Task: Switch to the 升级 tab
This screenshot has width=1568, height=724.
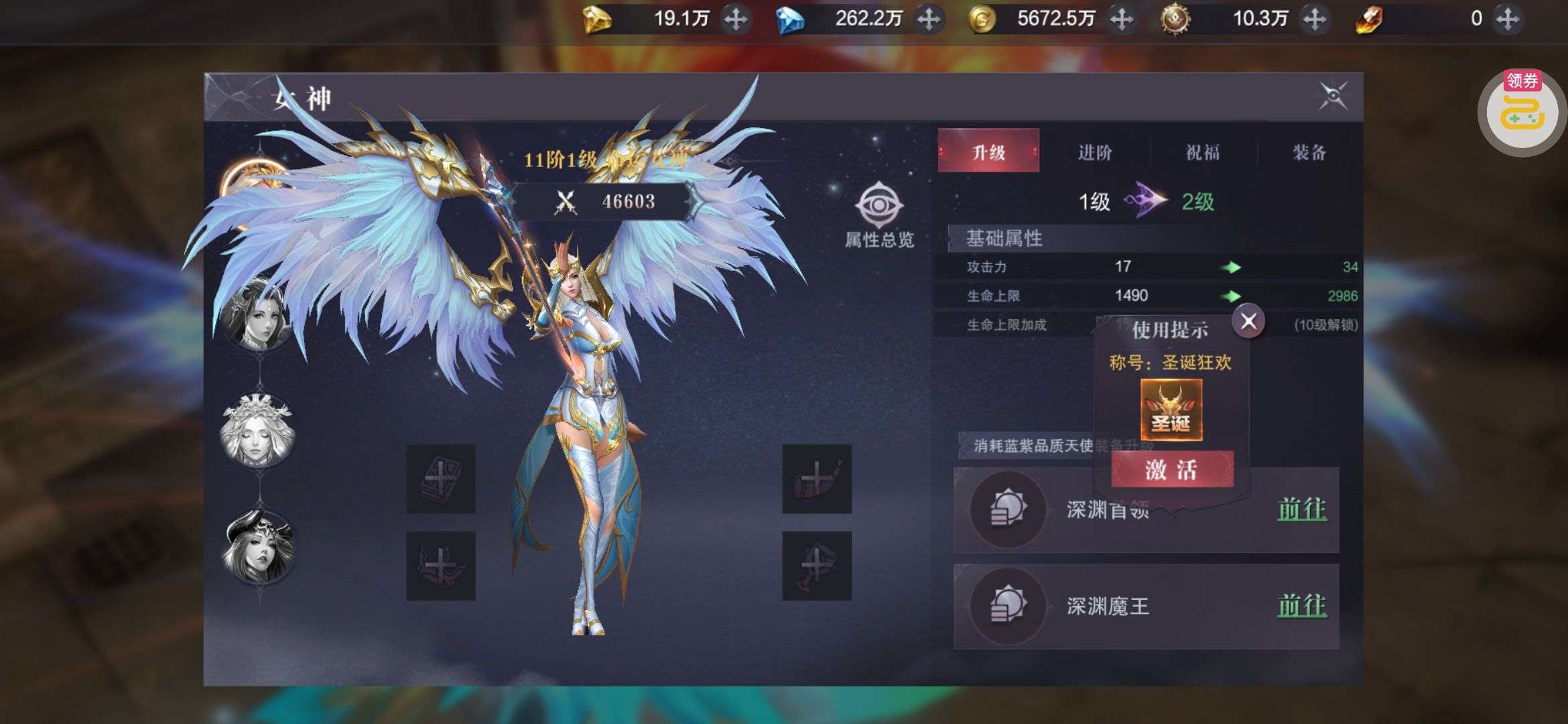Action: 988,152
